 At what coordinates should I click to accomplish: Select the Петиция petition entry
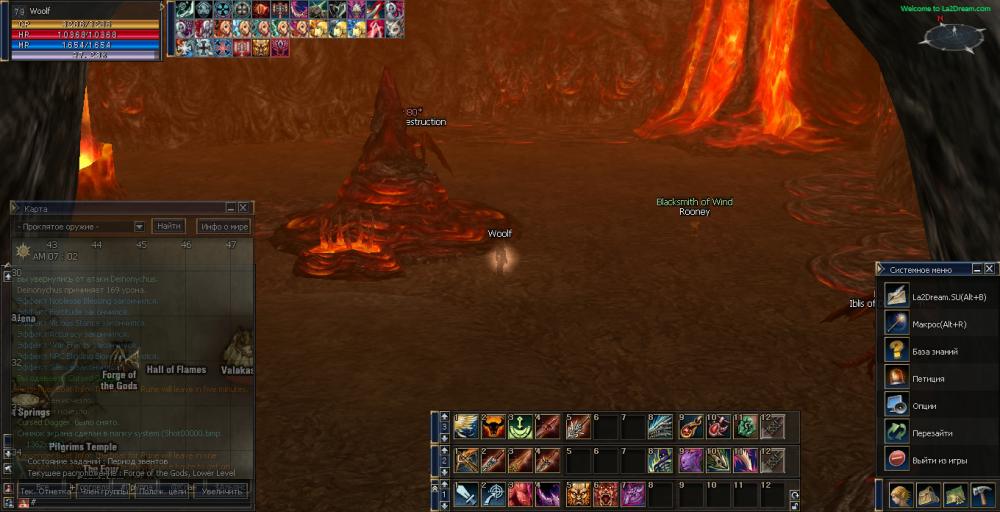pos(928,379)
